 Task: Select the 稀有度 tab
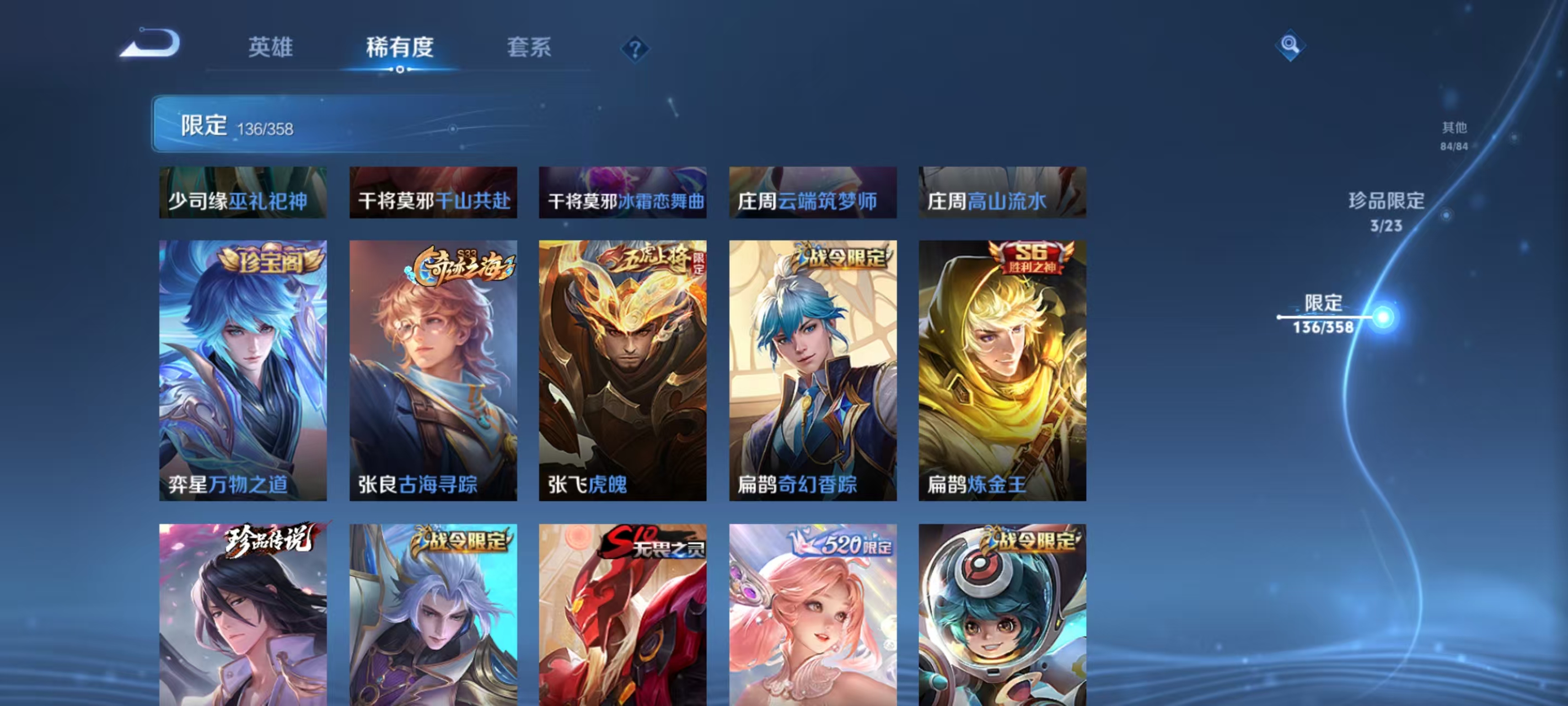400,49
